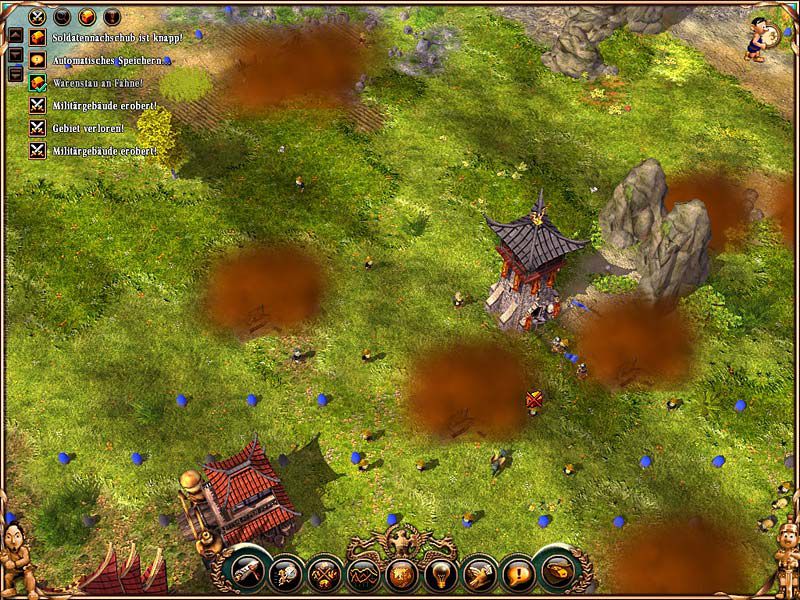Open the build menu hammer icon
The image size is (800, 600).
pos(247,571)
